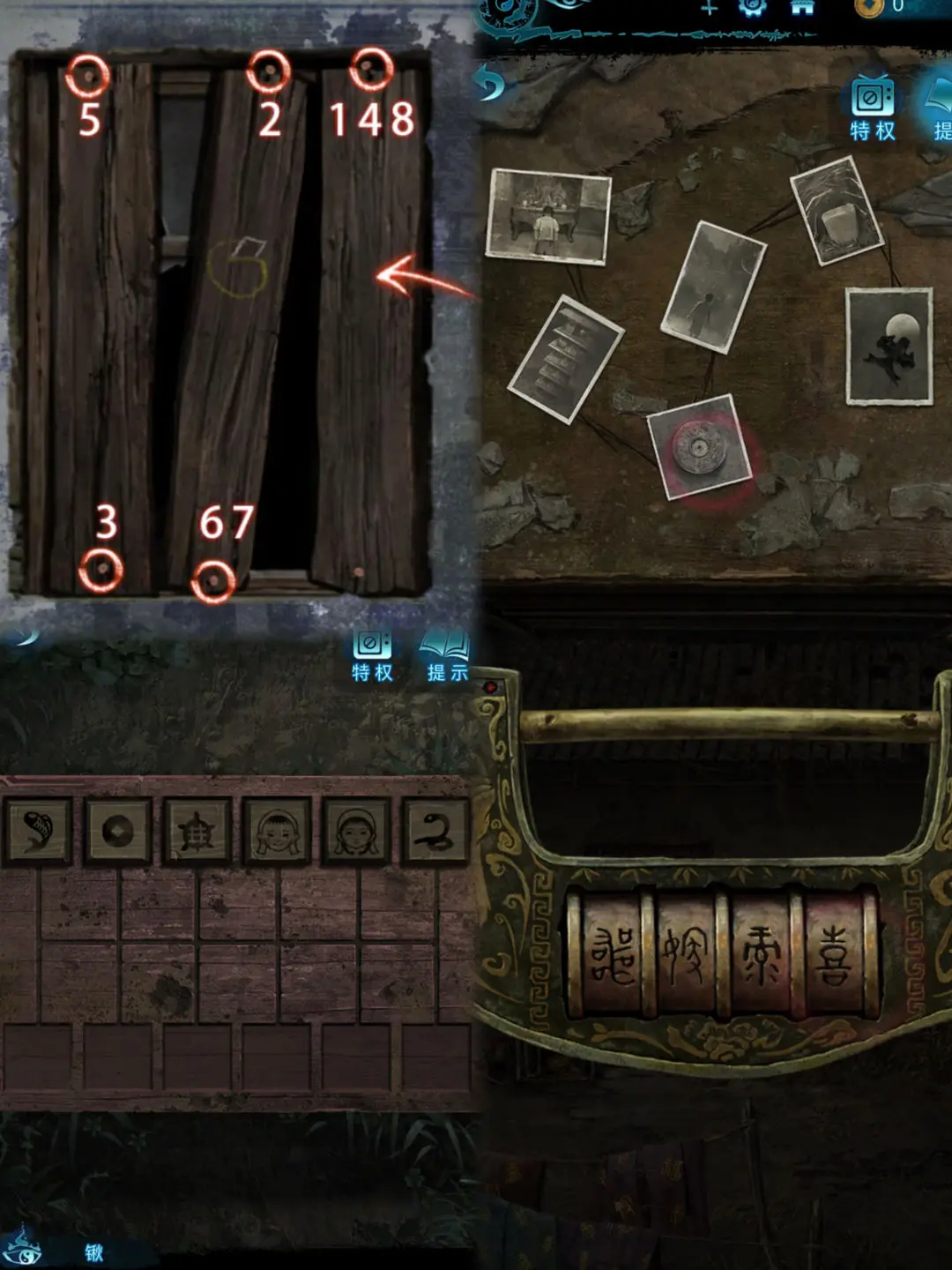
Task: Go back with the blue return arrow
Action: point(491,85)
